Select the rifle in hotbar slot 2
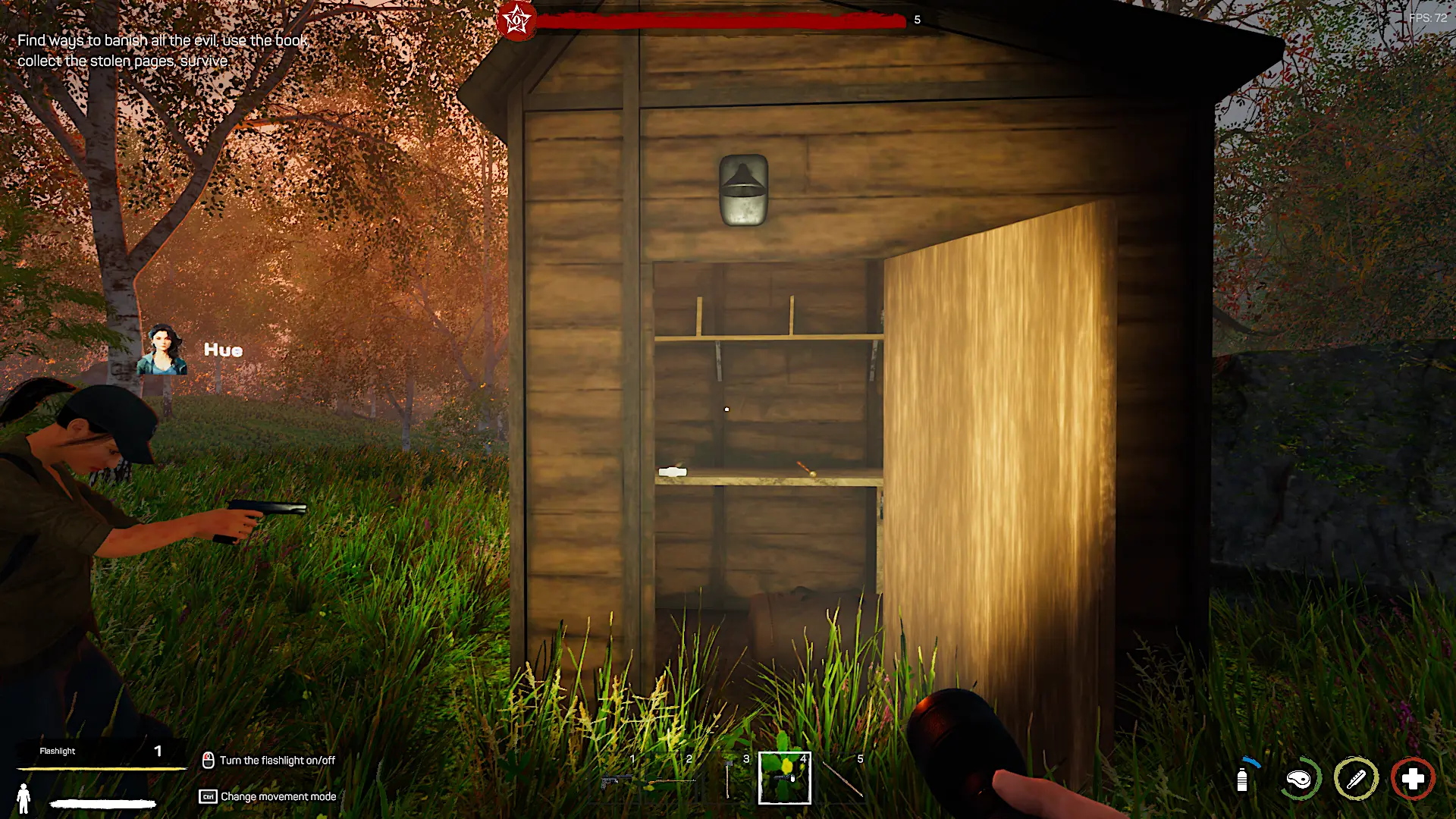The width and height of the screenshot is (1456, 819). (672, 780)
